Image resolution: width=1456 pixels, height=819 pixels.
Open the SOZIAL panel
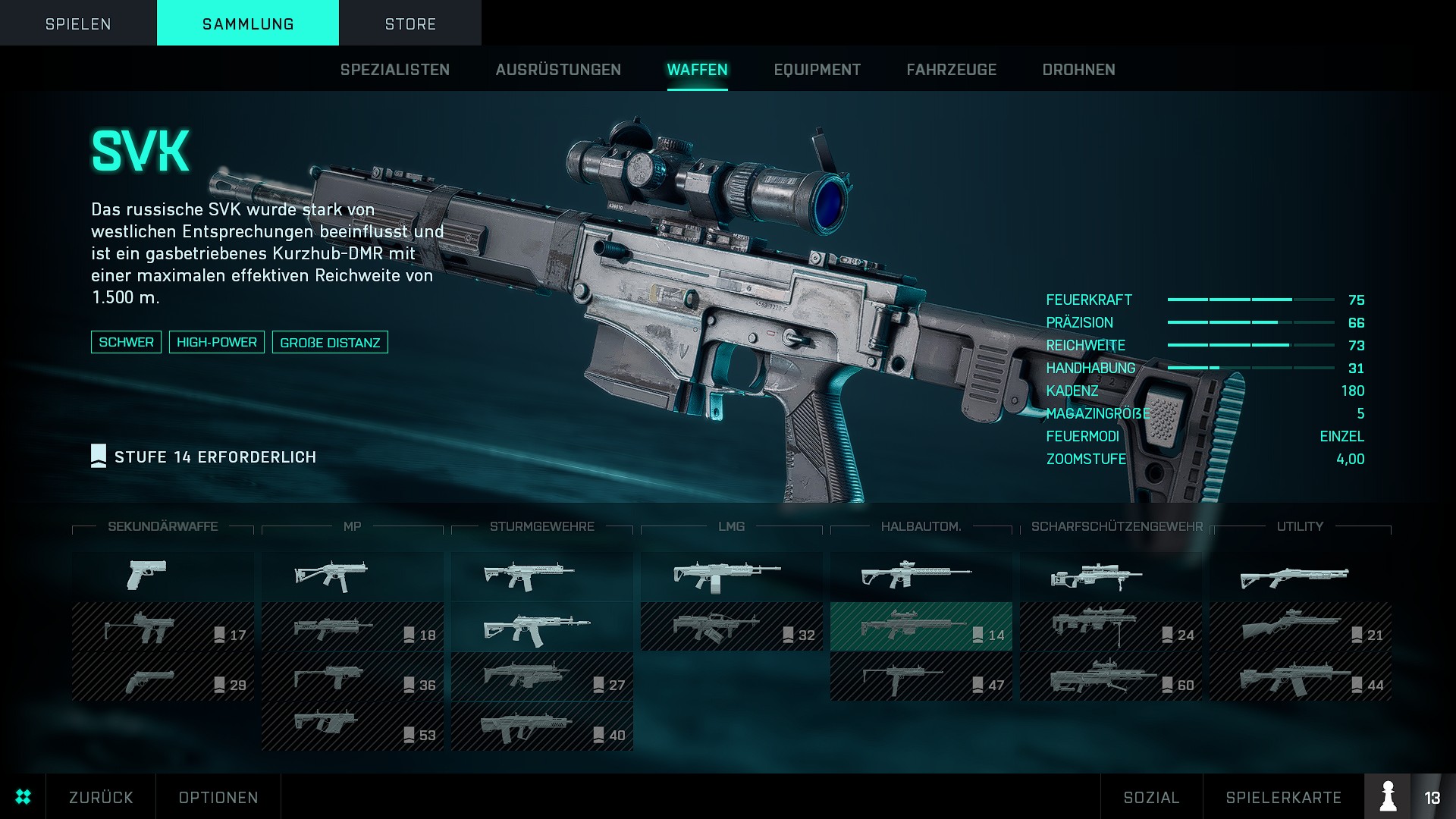pos(1151,797)
